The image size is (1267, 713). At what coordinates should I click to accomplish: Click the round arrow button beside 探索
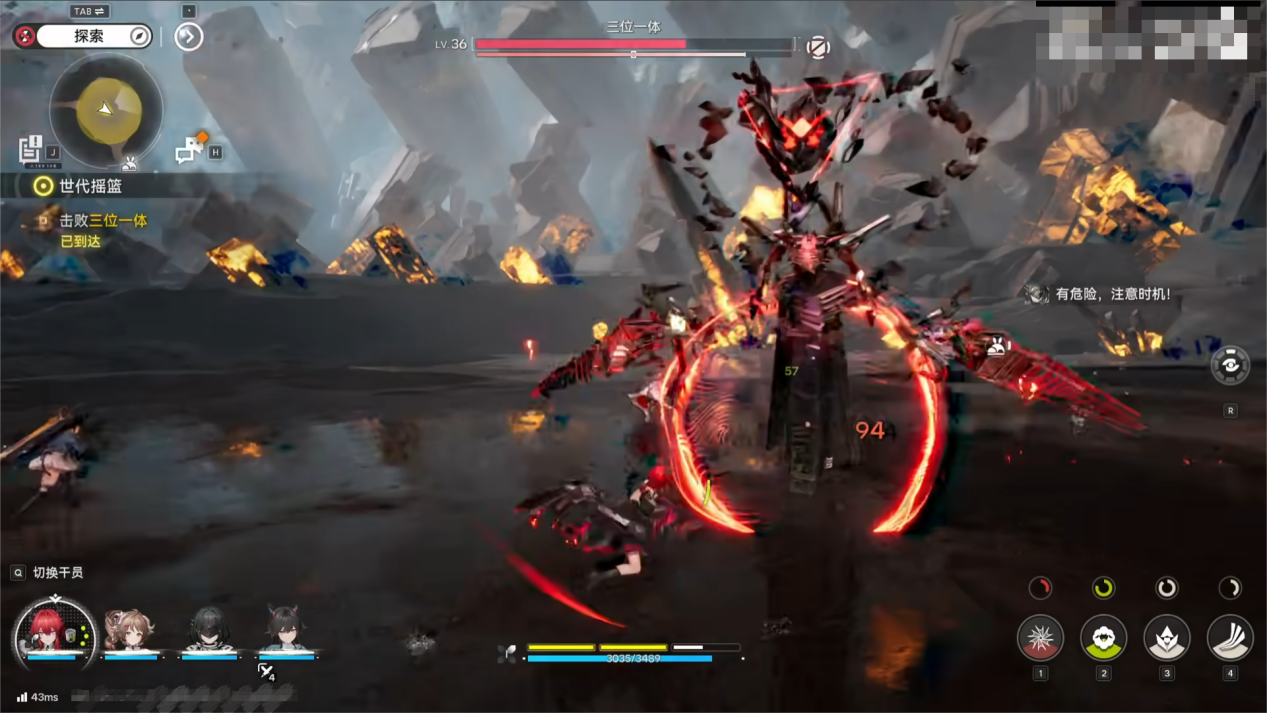tap(188, 36)
